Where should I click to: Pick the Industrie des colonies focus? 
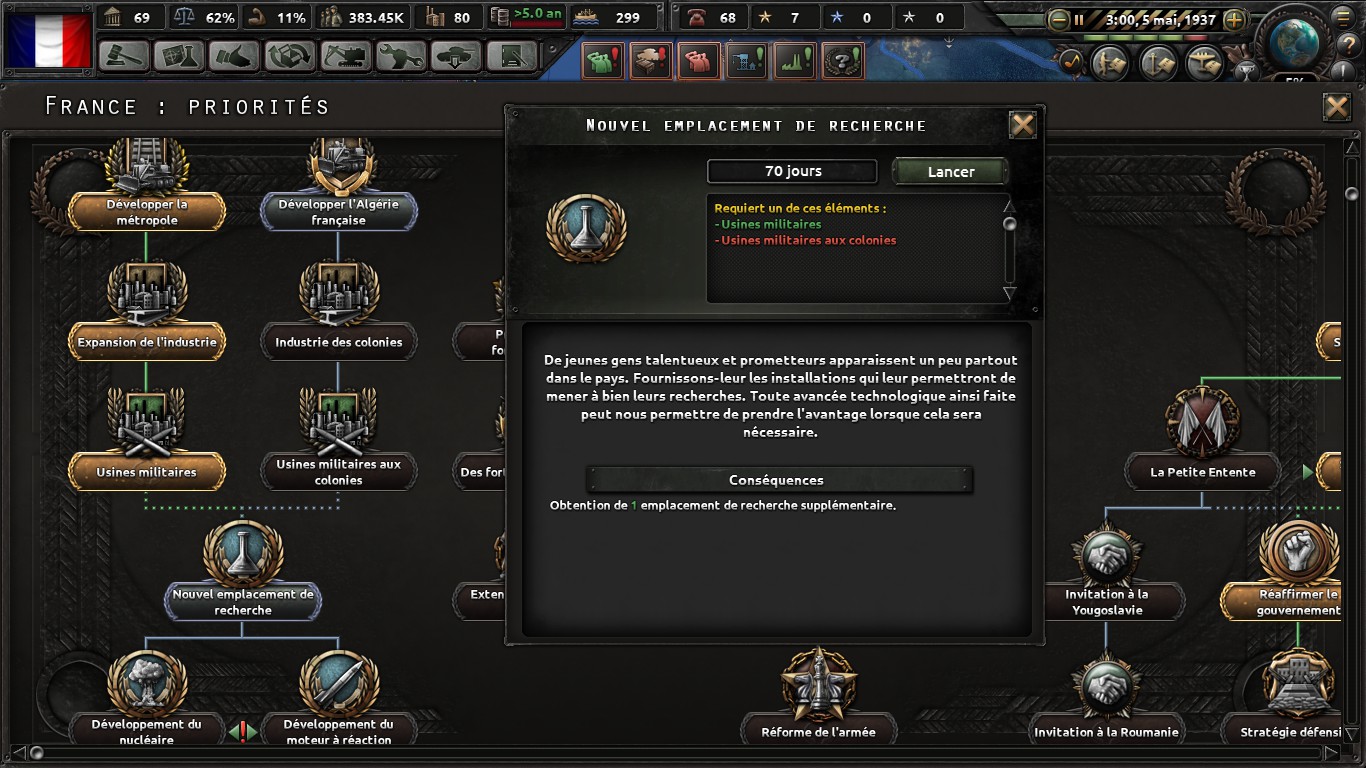[x=338, y=342]
